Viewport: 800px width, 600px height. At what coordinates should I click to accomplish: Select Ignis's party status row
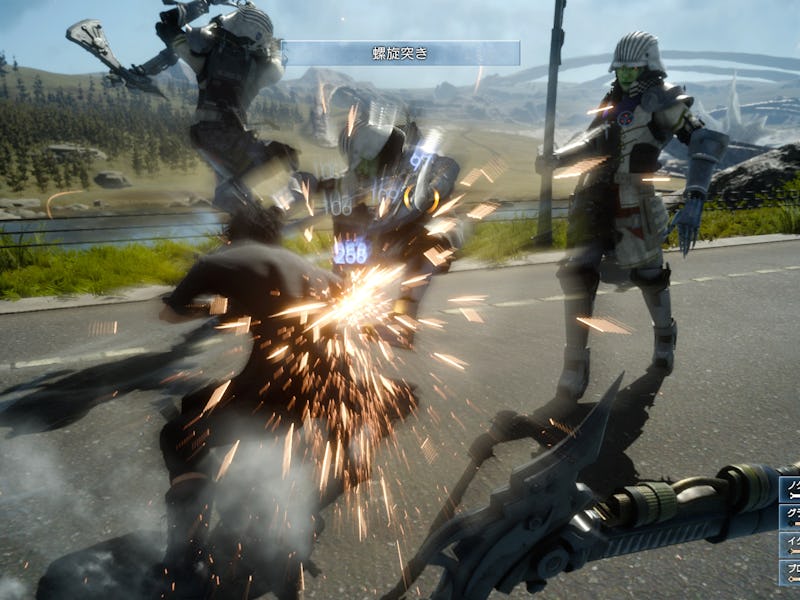(790, 545)
